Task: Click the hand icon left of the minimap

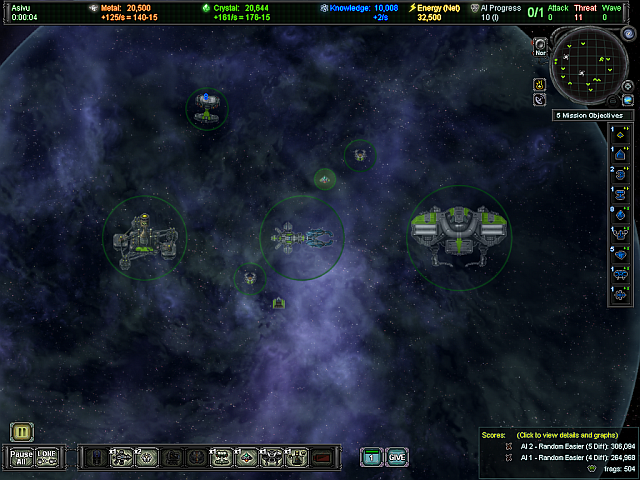Action: pyautogui.click(x=539, y=83)
